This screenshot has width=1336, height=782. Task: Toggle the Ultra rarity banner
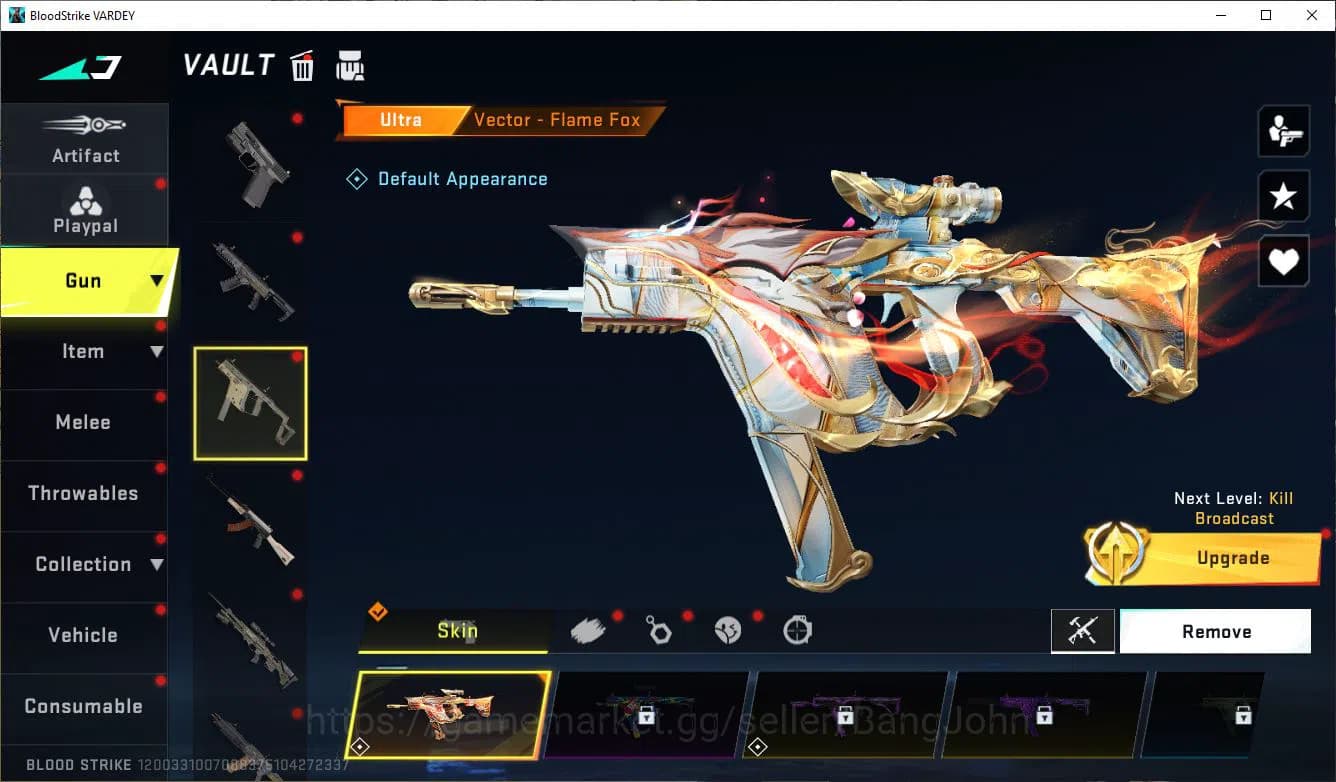(401, 119)
